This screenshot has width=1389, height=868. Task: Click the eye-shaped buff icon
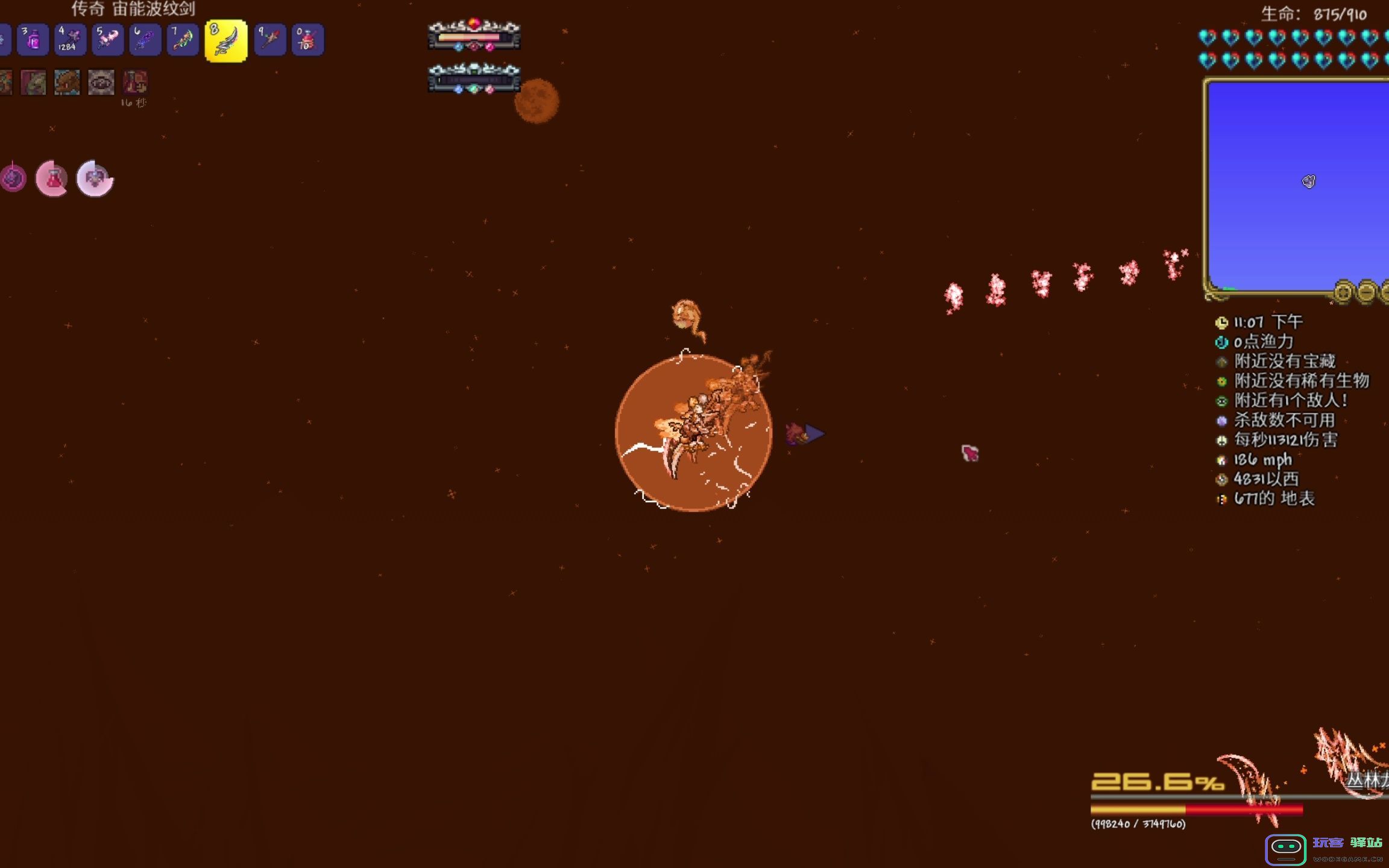[x=101, y=83]
